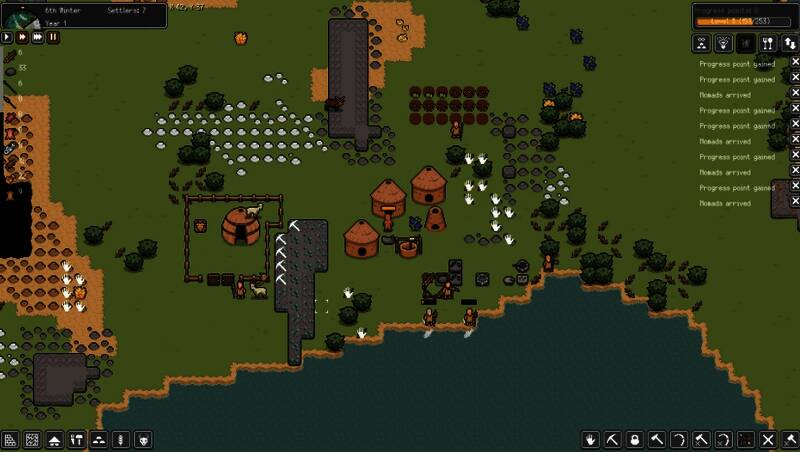Open the deer head animals panel
The height and width of the screenshot is (452, 800).
pos(722,43)
